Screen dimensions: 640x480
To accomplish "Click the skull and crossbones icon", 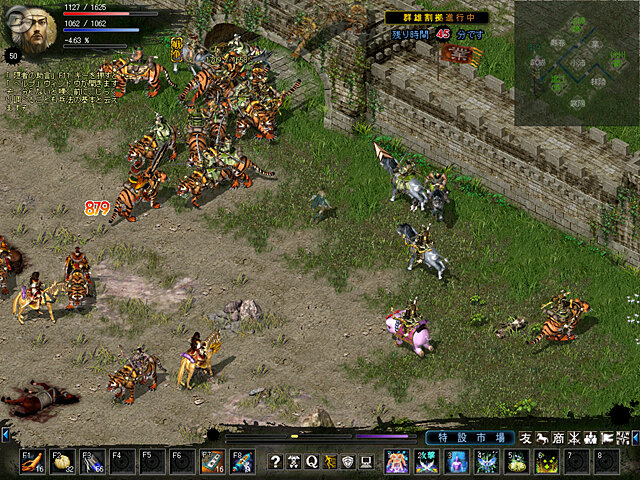I will tap(294, 461).
